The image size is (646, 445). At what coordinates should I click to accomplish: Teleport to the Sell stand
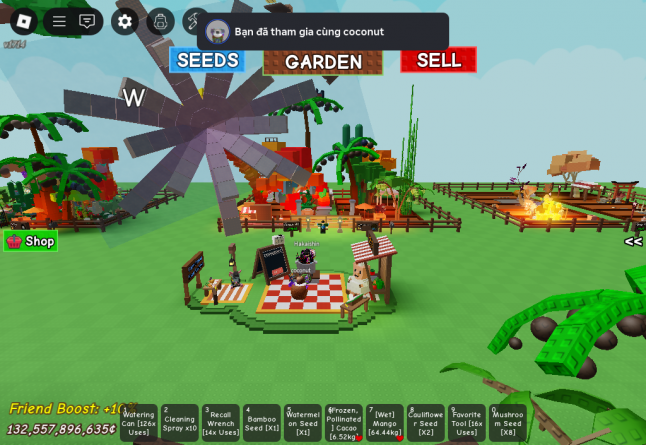tap(438, 60)
